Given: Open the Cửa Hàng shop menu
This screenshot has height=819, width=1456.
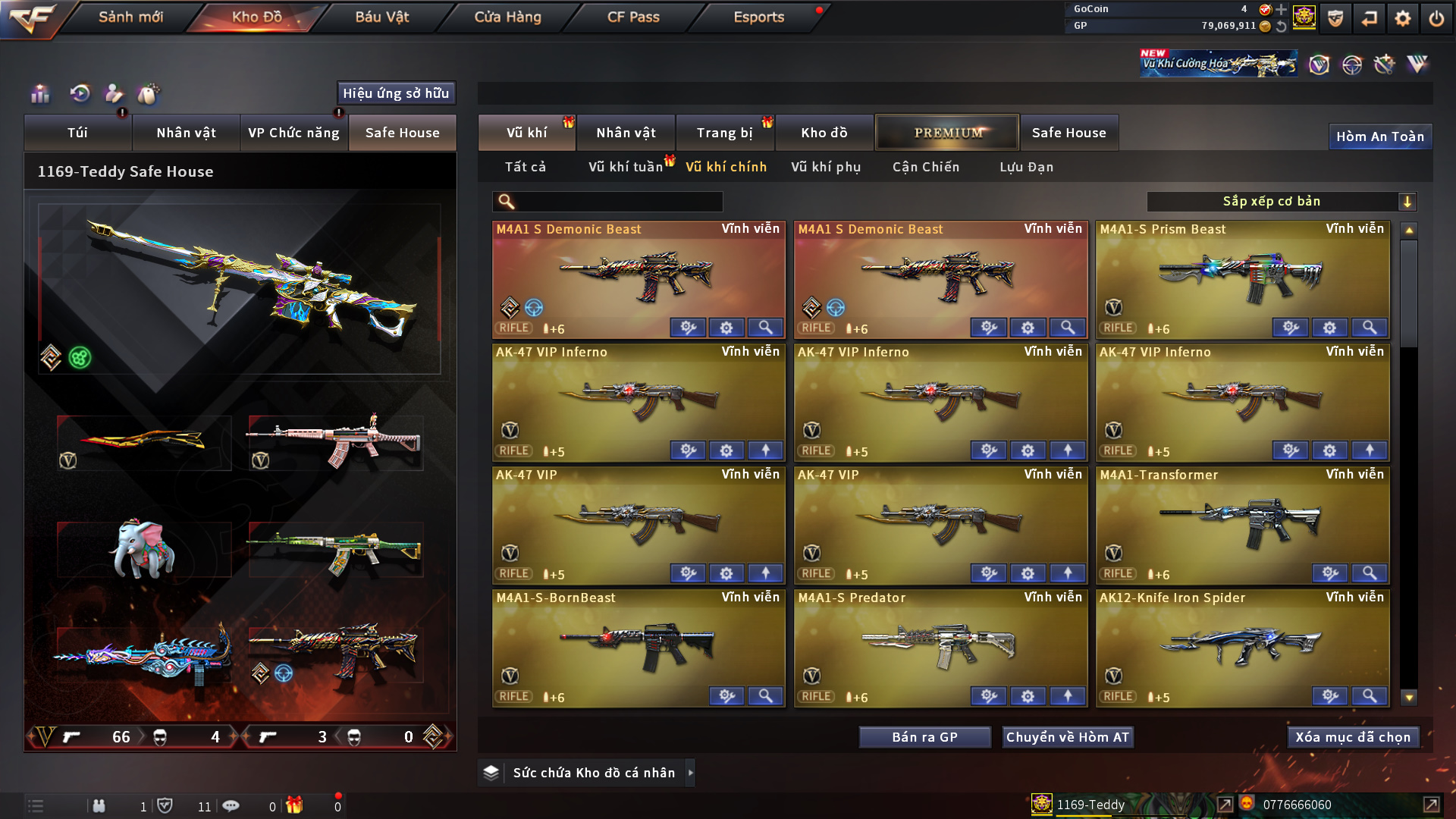Looking at the screenshot, I should [x=507, y=17].
